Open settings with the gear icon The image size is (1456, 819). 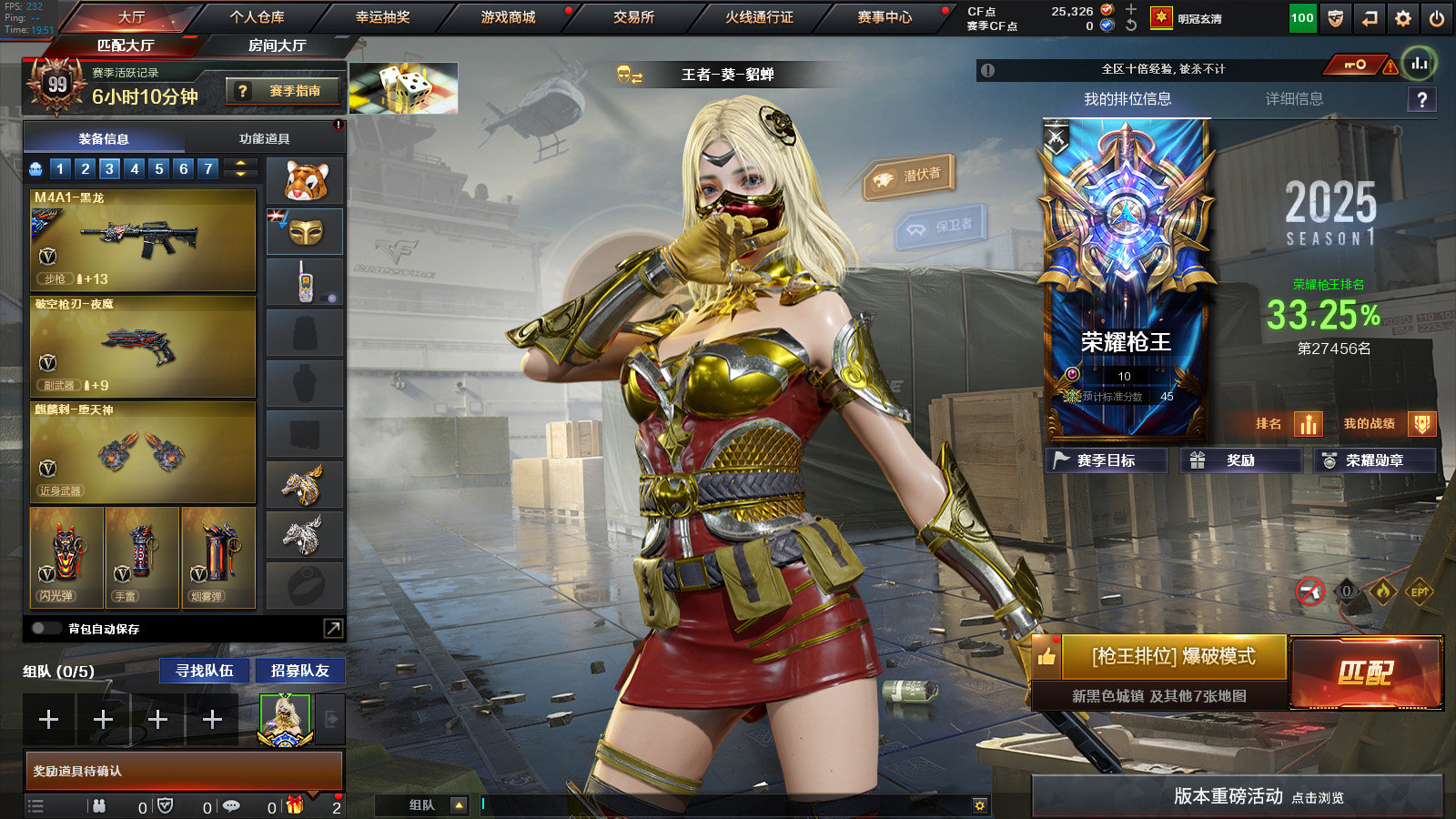coord(1403,18)
